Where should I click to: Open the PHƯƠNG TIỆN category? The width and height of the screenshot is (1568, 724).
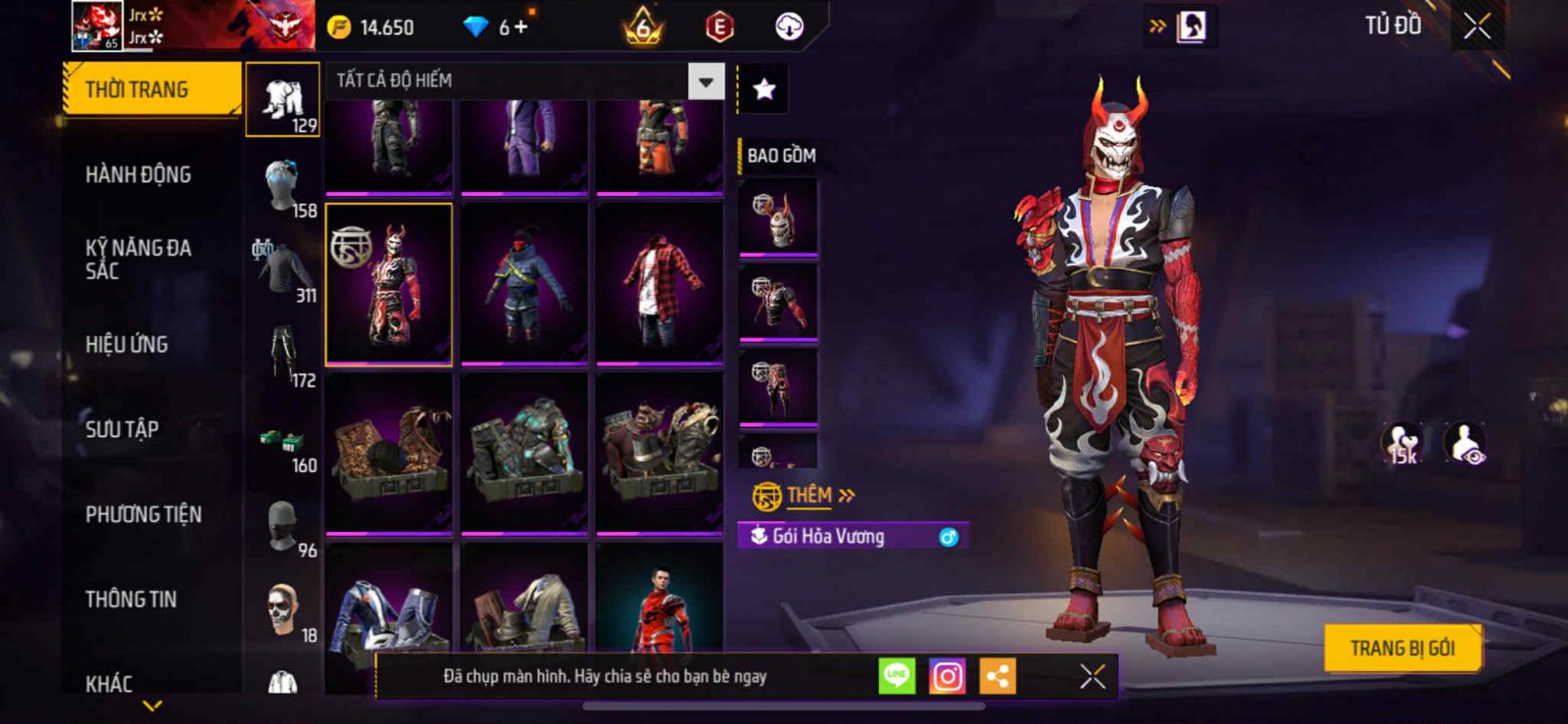(x=143, y=514)
